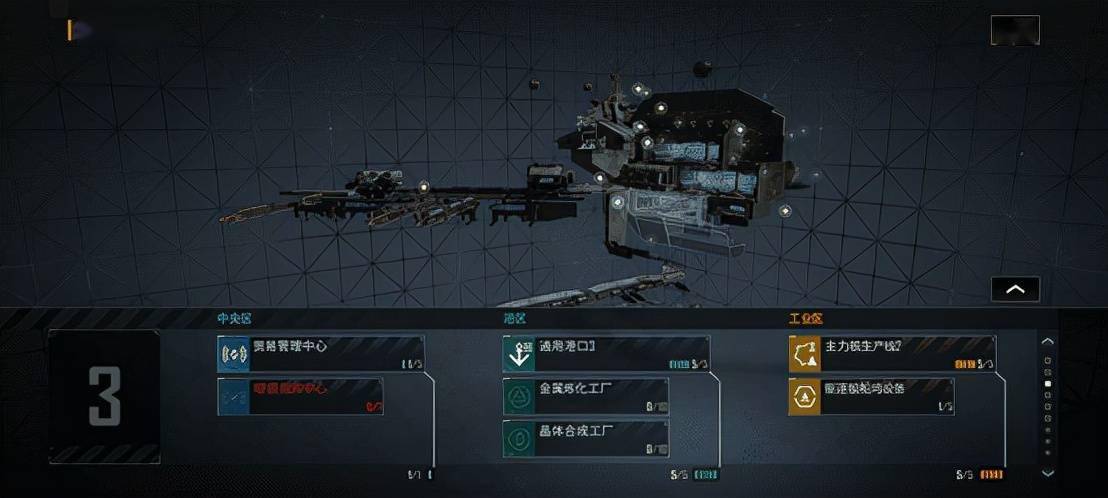
Task: Click the level 3 base badge
Action: tap(104, 396)
